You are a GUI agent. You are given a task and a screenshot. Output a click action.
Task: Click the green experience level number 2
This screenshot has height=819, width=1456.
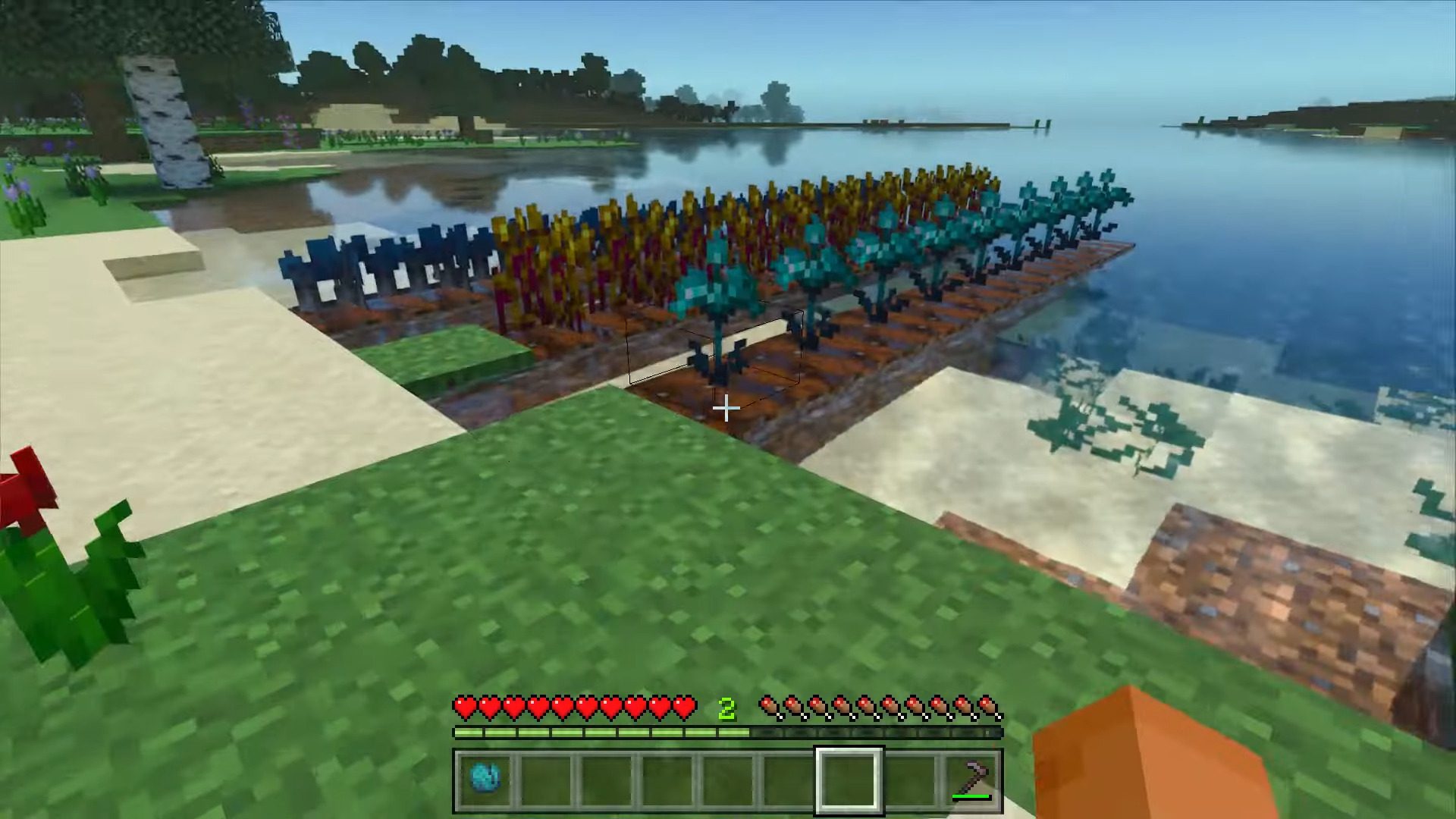[x=726, y=708]
